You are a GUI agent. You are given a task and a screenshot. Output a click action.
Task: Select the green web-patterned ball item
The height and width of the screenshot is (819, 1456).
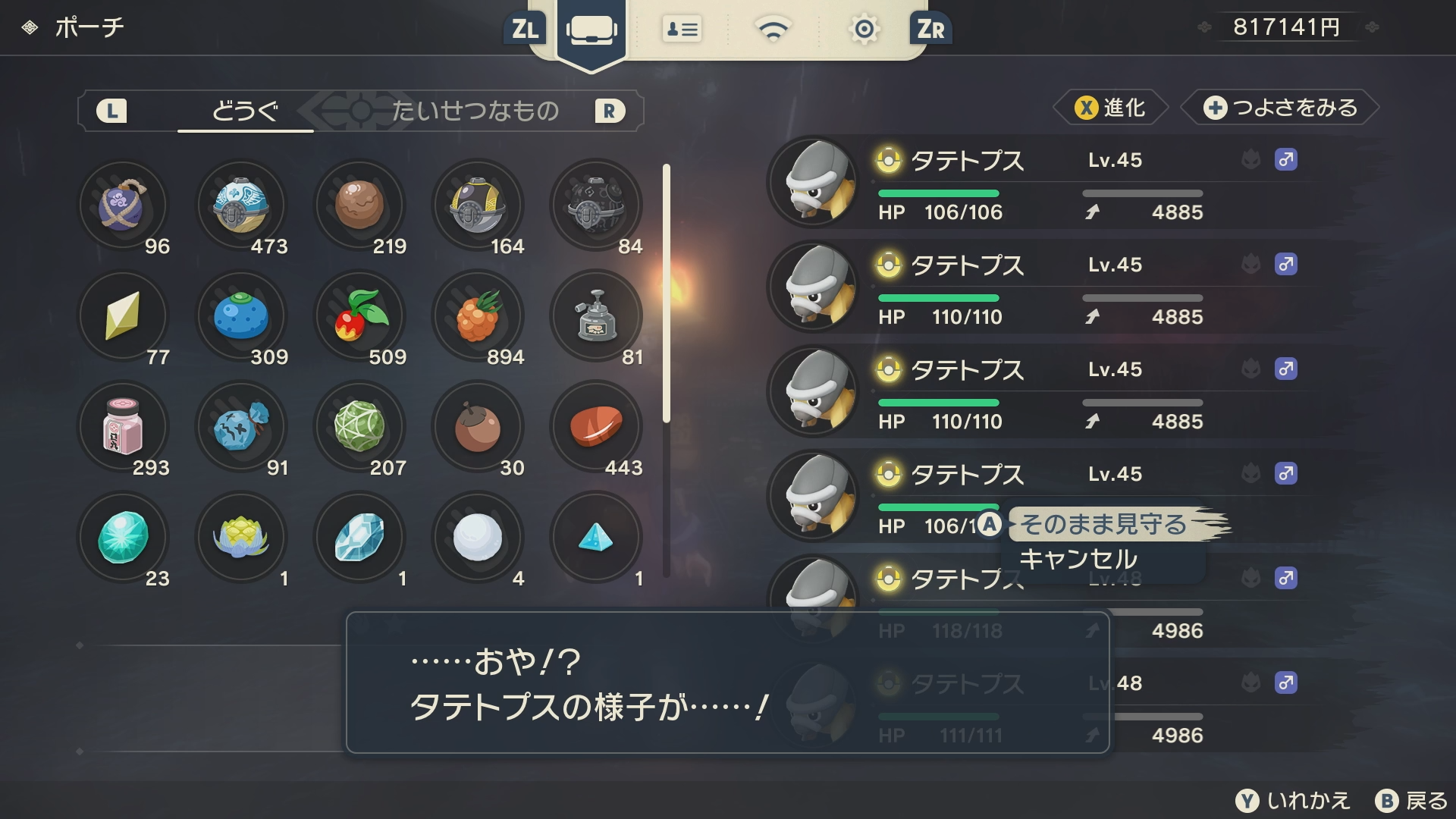(x=359, y=427)
